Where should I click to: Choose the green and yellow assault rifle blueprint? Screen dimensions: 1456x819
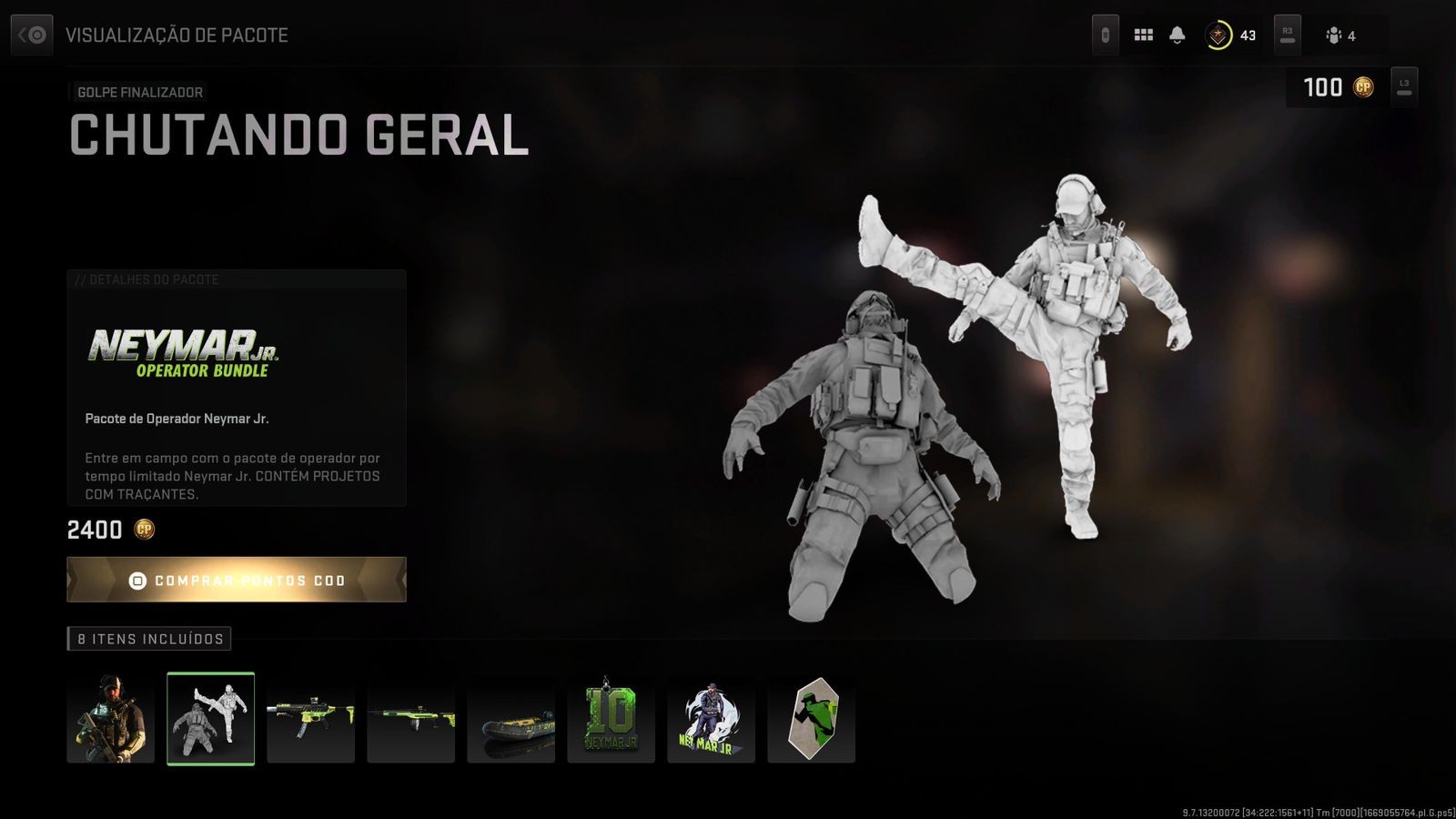pos(310,719)
